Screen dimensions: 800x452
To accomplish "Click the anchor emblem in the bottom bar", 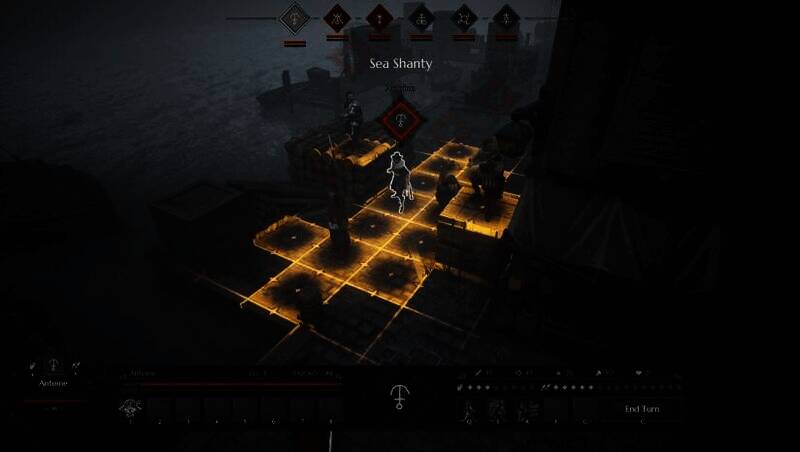I will pyautogui.click(x=400, y=396).
